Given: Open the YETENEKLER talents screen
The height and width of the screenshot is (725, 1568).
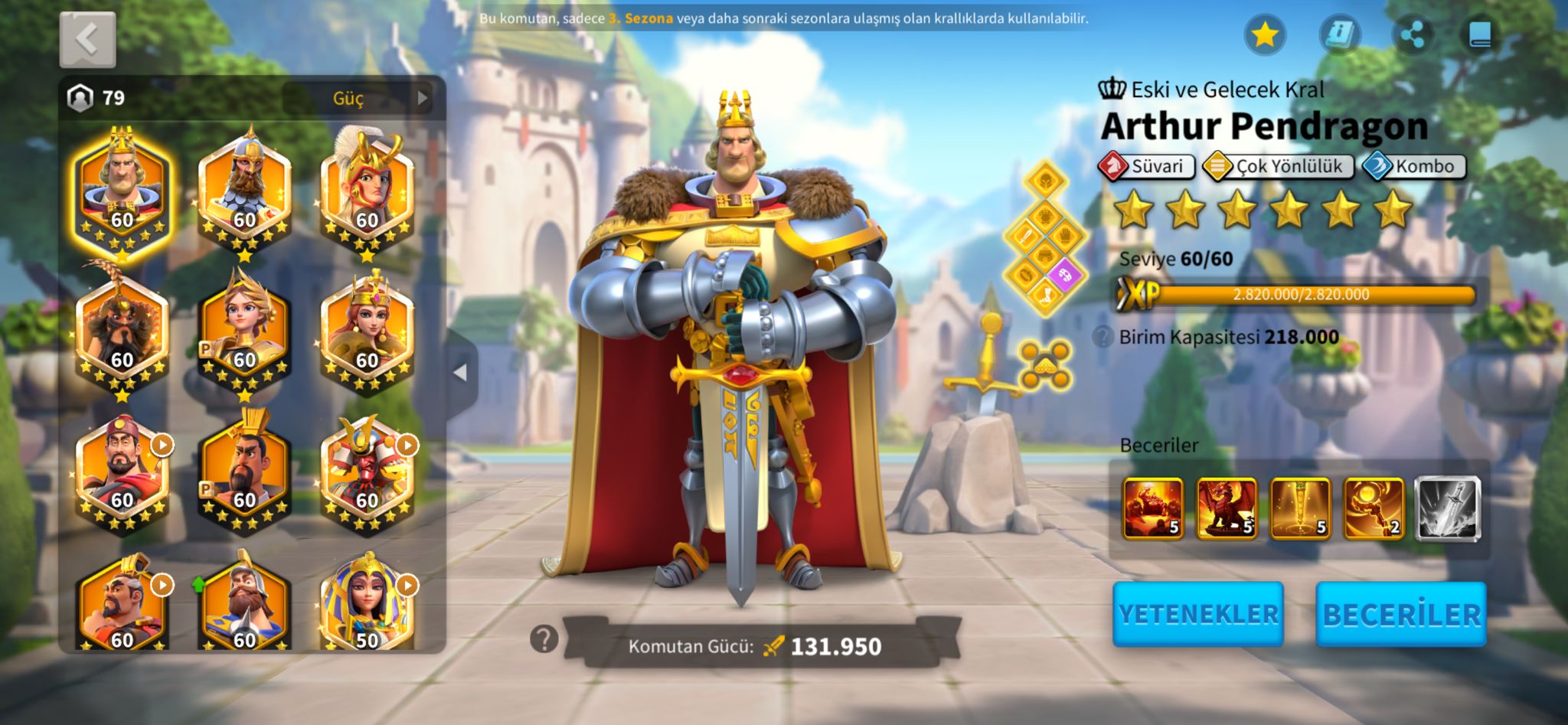Looking at the screenshot, I should click(x=1197, y=614).
